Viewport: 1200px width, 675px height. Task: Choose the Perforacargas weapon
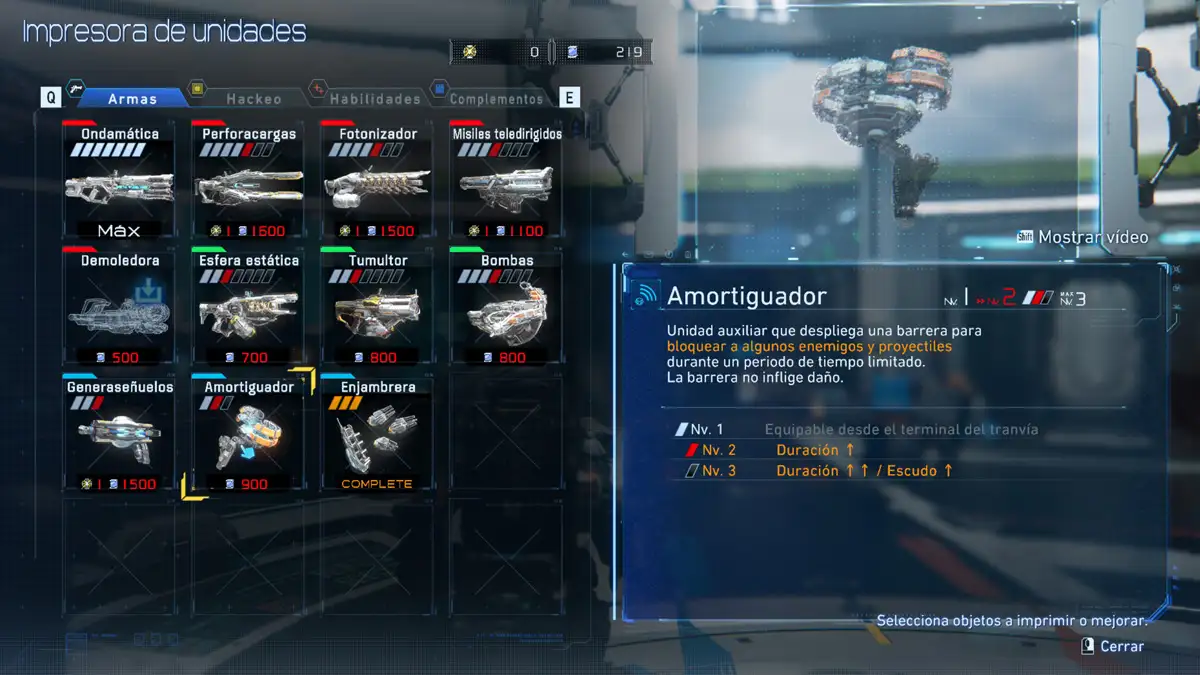[248, 182]
